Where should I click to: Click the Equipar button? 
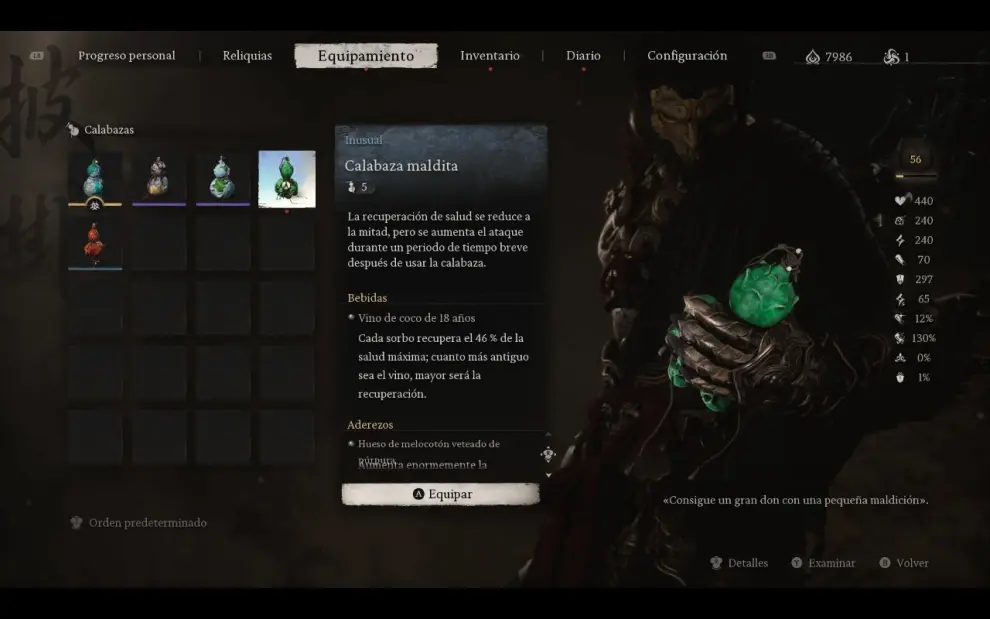click(x=441, y=494)
